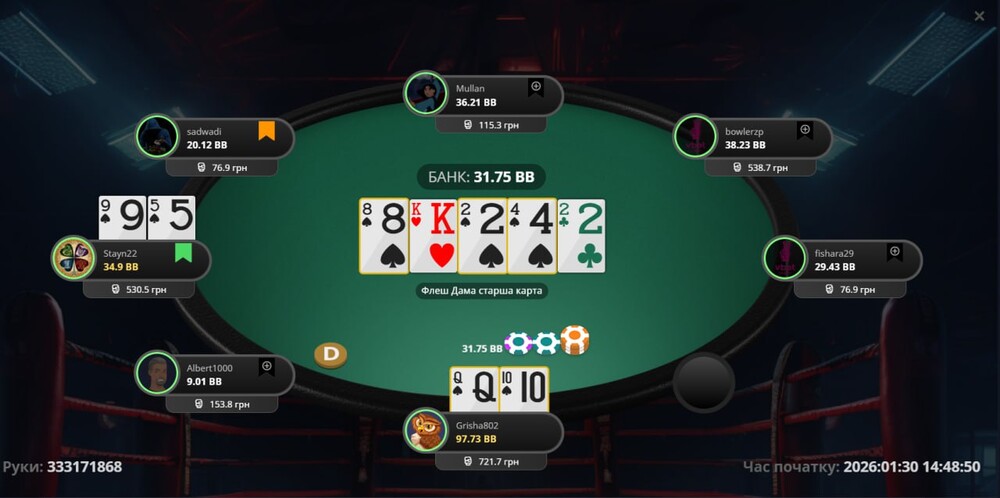Add a note tag for fishara29

point(895,253)
